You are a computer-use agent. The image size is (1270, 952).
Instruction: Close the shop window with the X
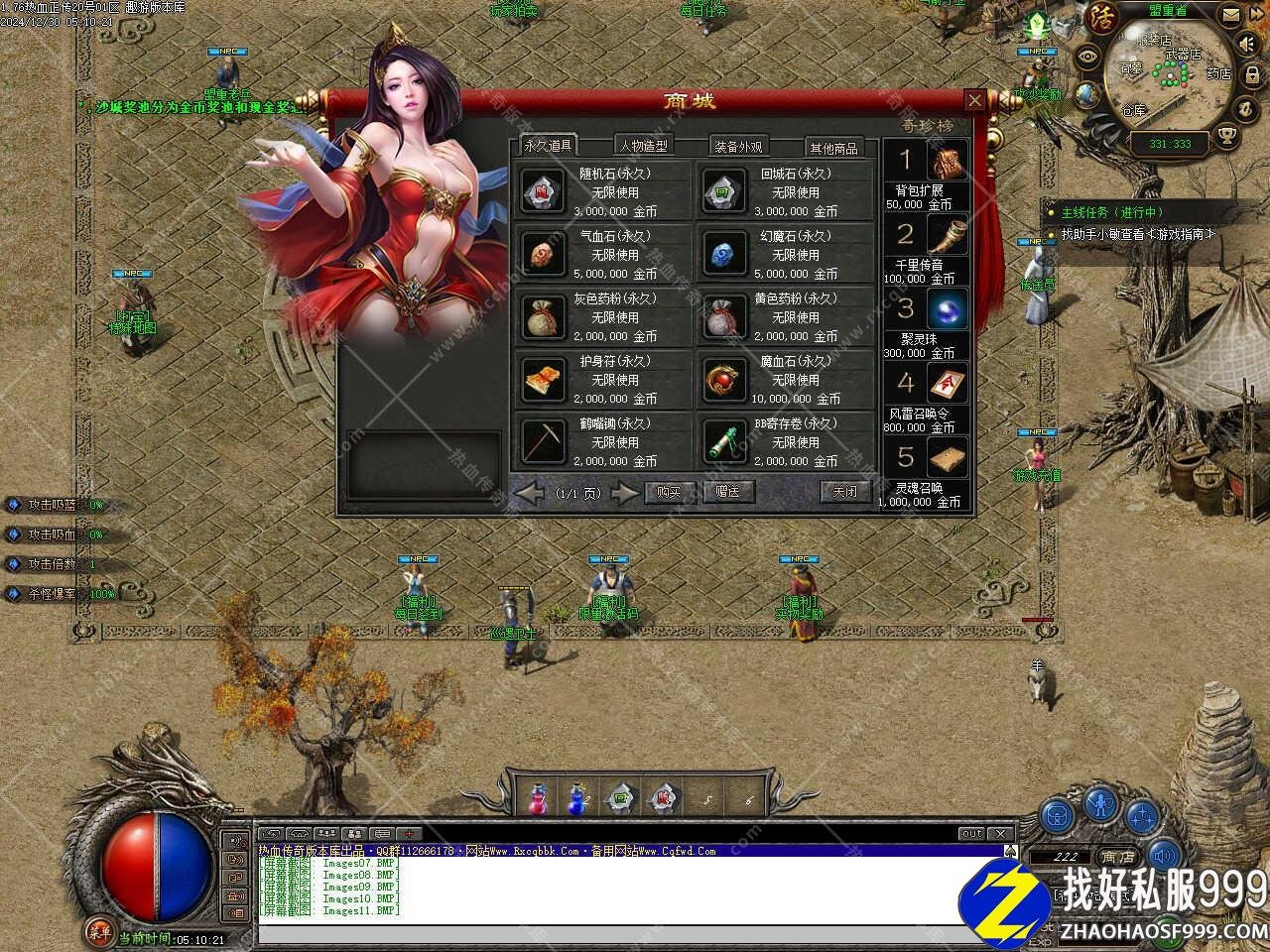(x=975, y=100)
